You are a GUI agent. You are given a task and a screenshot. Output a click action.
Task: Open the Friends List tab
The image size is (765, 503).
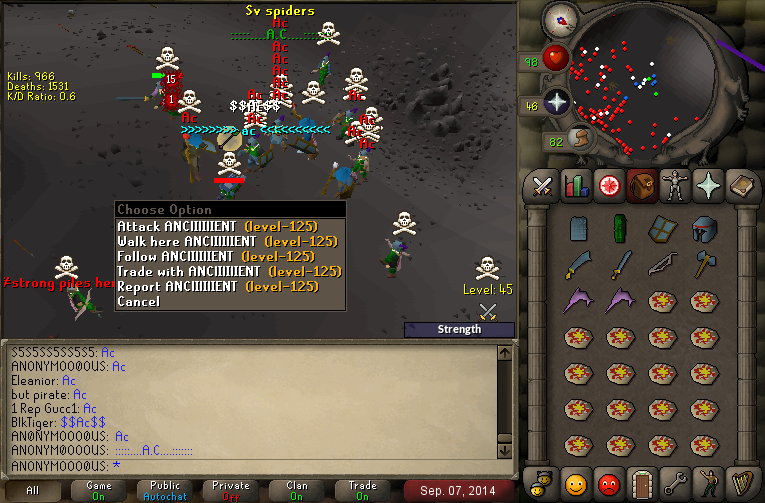[x=575, y=483]
